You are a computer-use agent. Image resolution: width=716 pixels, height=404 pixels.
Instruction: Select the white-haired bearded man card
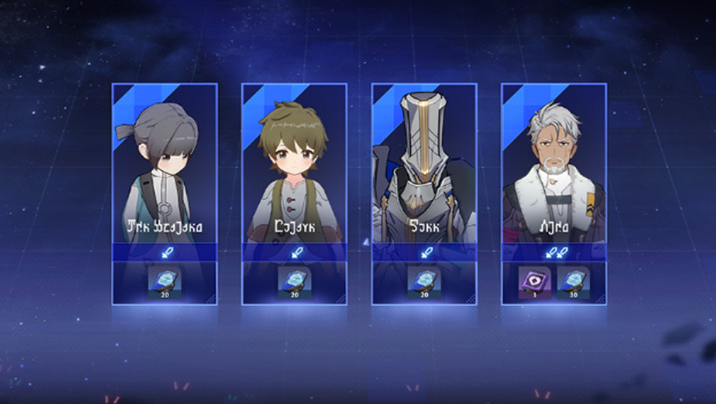point(554,170)
